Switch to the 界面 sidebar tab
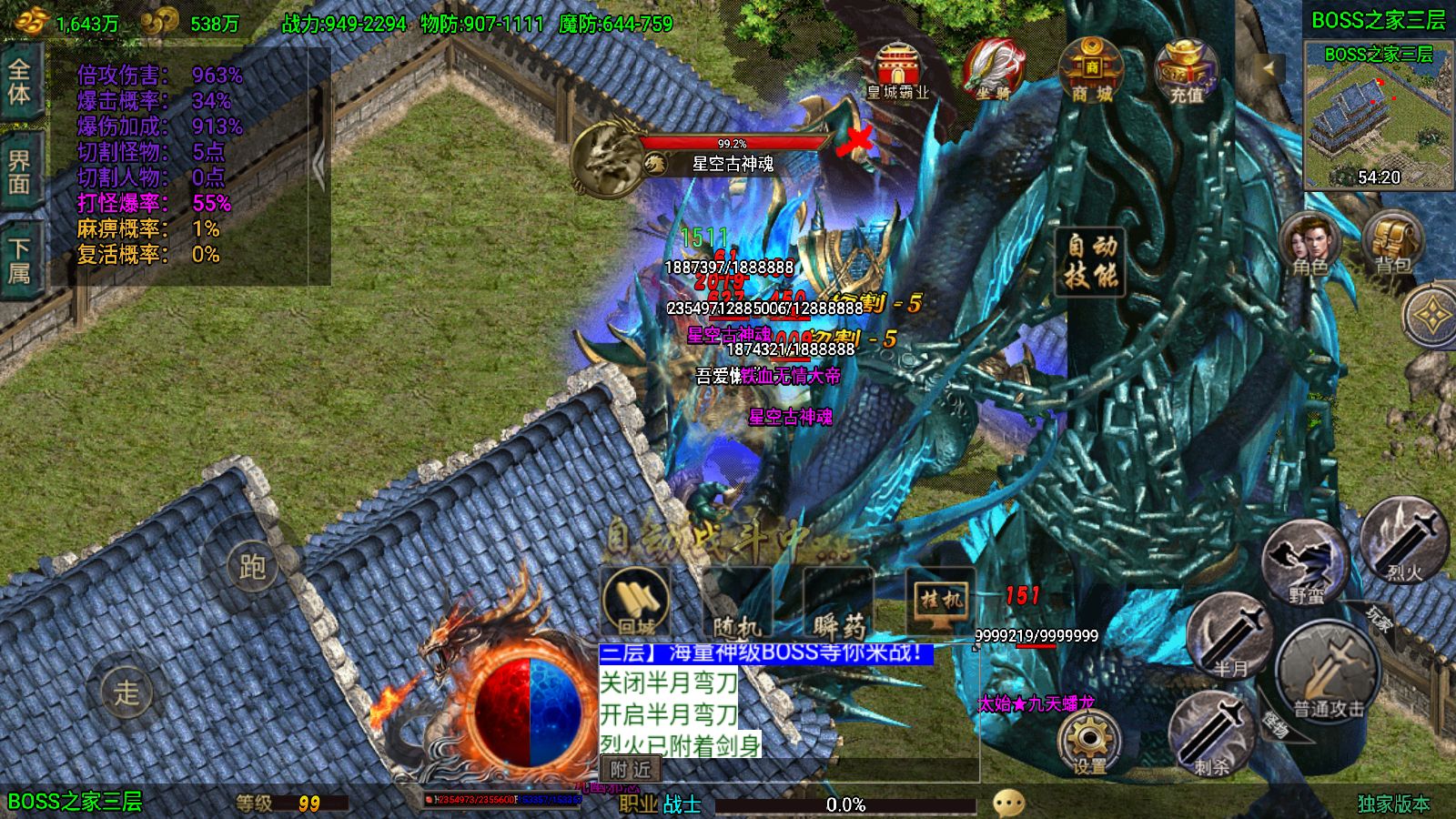The image size is (1456, 819). 20,171
